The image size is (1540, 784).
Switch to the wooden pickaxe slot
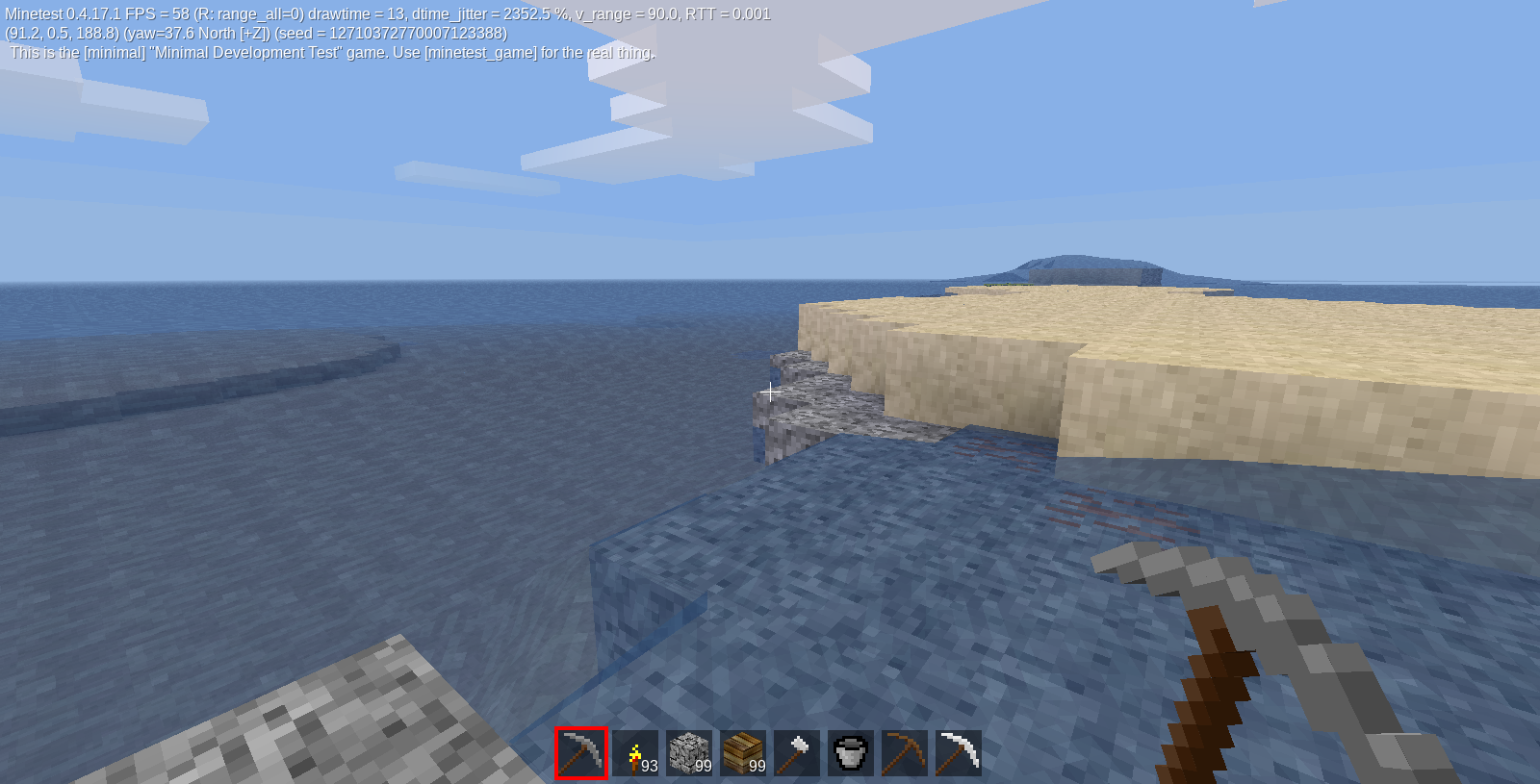pyautogui.click(x=905, y=753)
